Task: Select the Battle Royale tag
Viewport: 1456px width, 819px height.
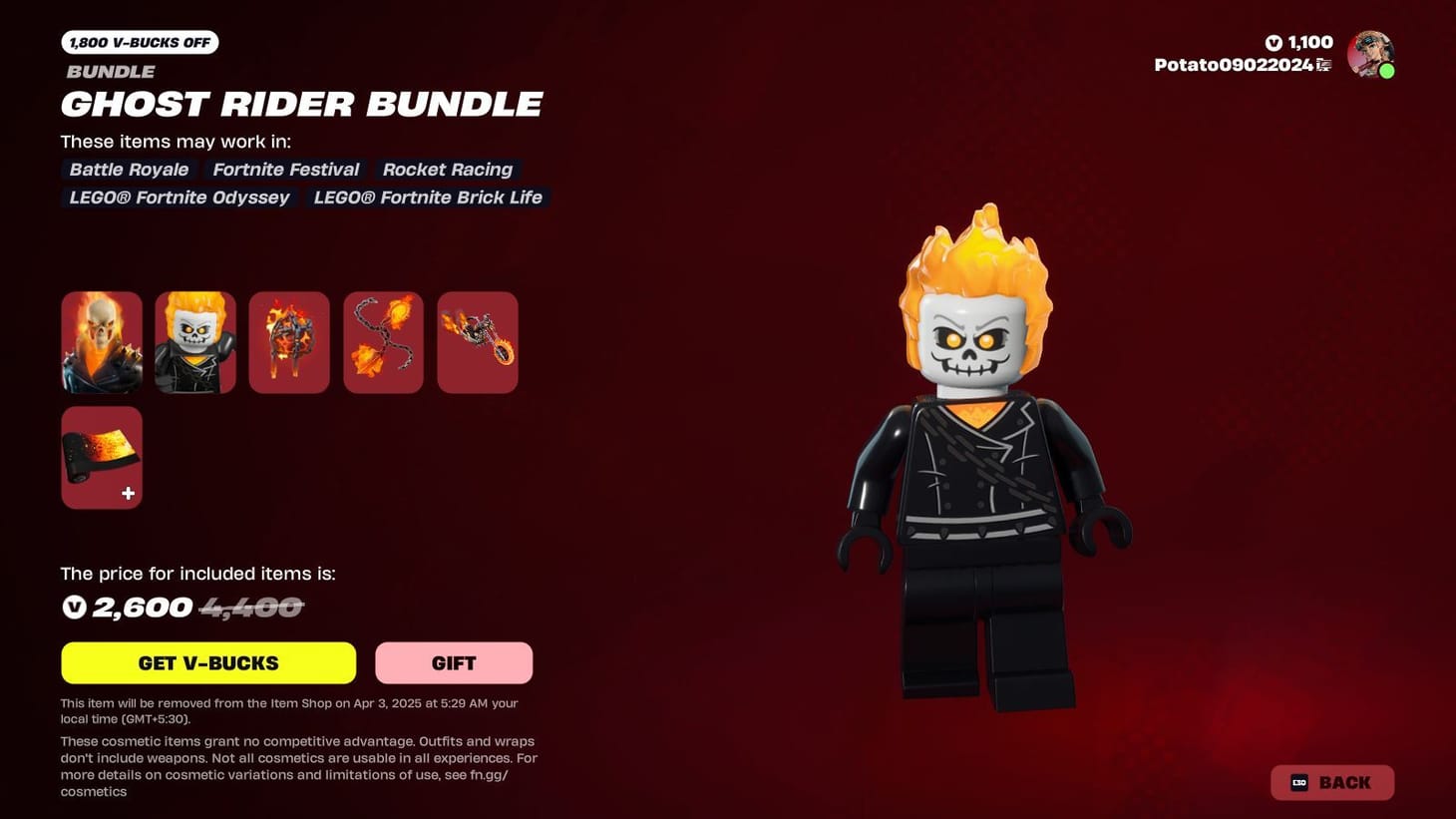Action: [x=128, y=170]
